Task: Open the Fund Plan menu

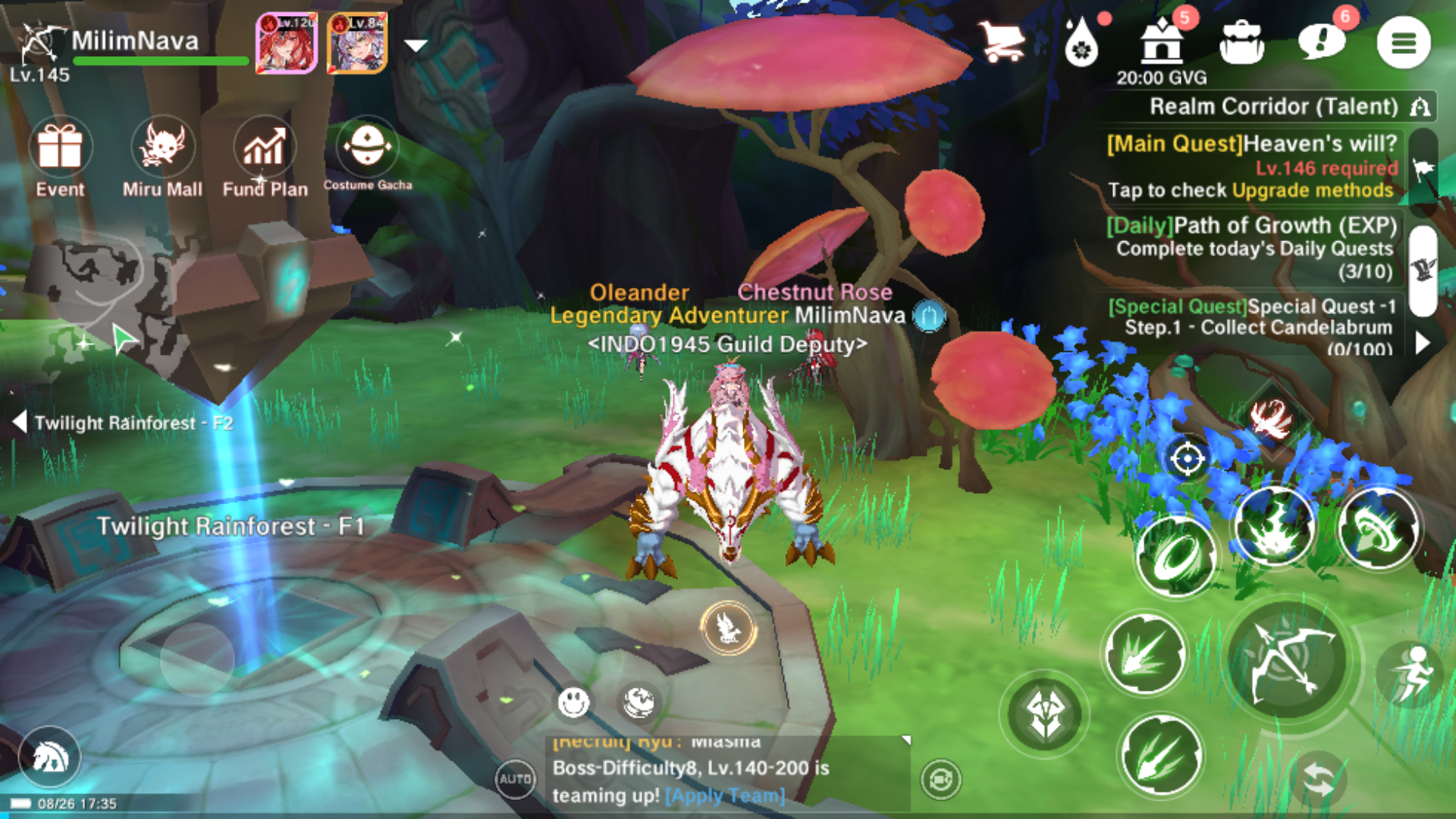Action: pyautogui.click(x=264, y=147)
